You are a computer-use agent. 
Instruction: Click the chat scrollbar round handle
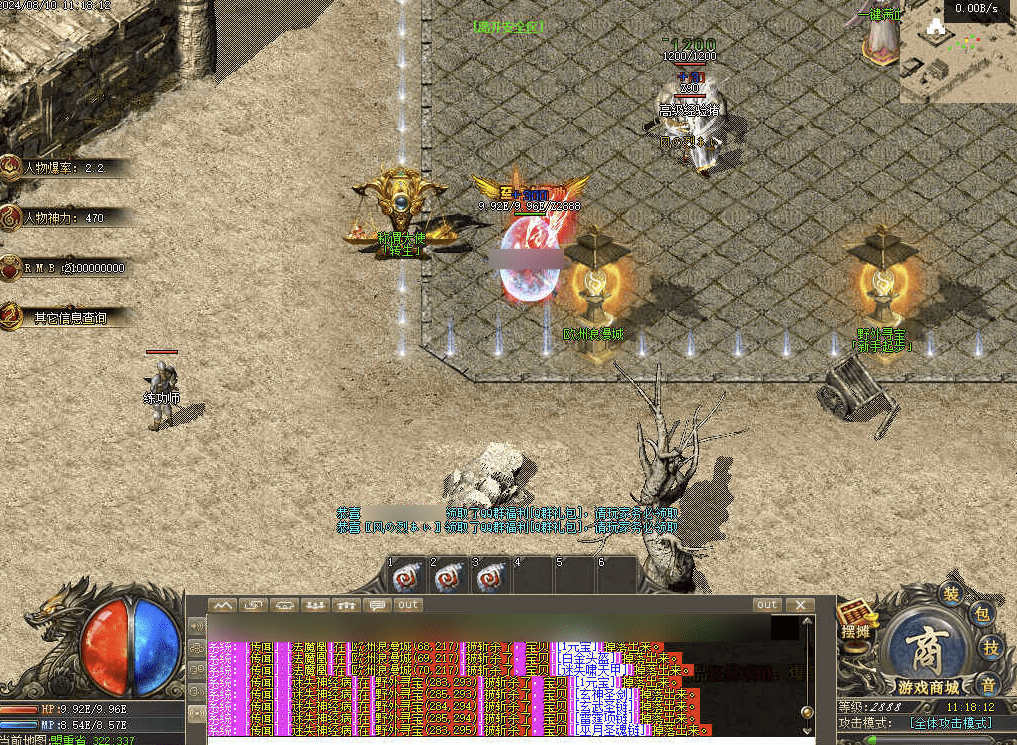pyautogui.click(x=807, y=712)
